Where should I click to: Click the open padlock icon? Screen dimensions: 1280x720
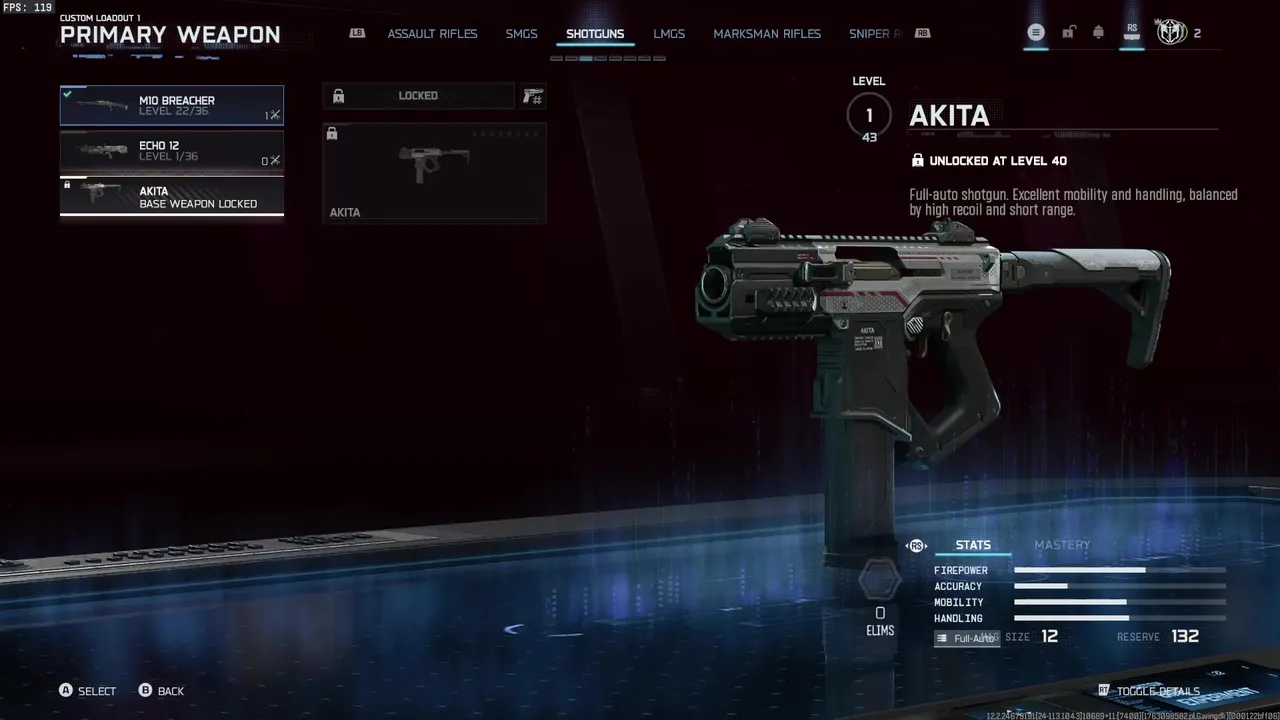[1068, 33]
